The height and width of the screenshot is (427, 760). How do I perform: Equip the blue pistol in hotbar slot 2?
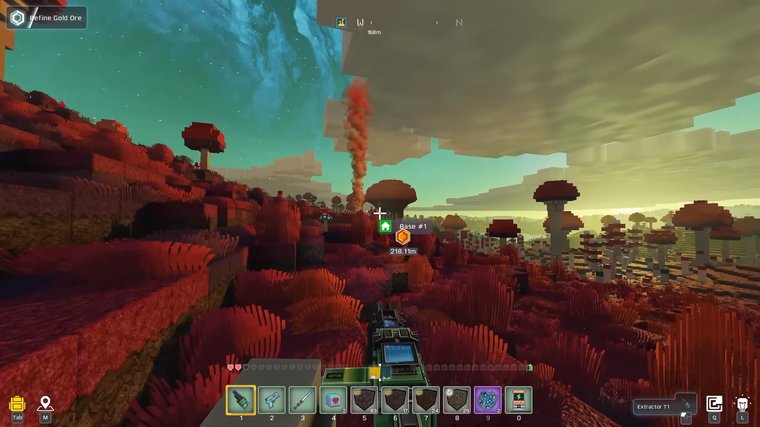click(x=272, y=400)
